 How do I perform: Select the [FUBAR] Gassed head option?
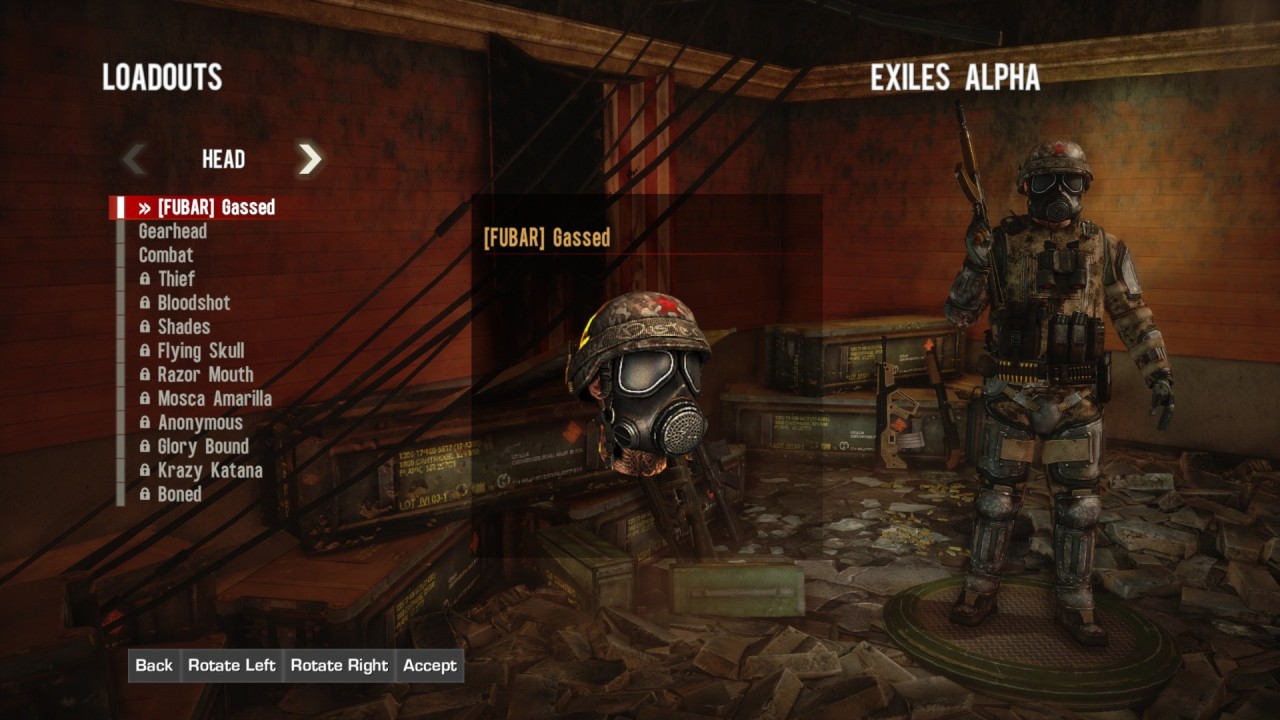tap(215, 208)
